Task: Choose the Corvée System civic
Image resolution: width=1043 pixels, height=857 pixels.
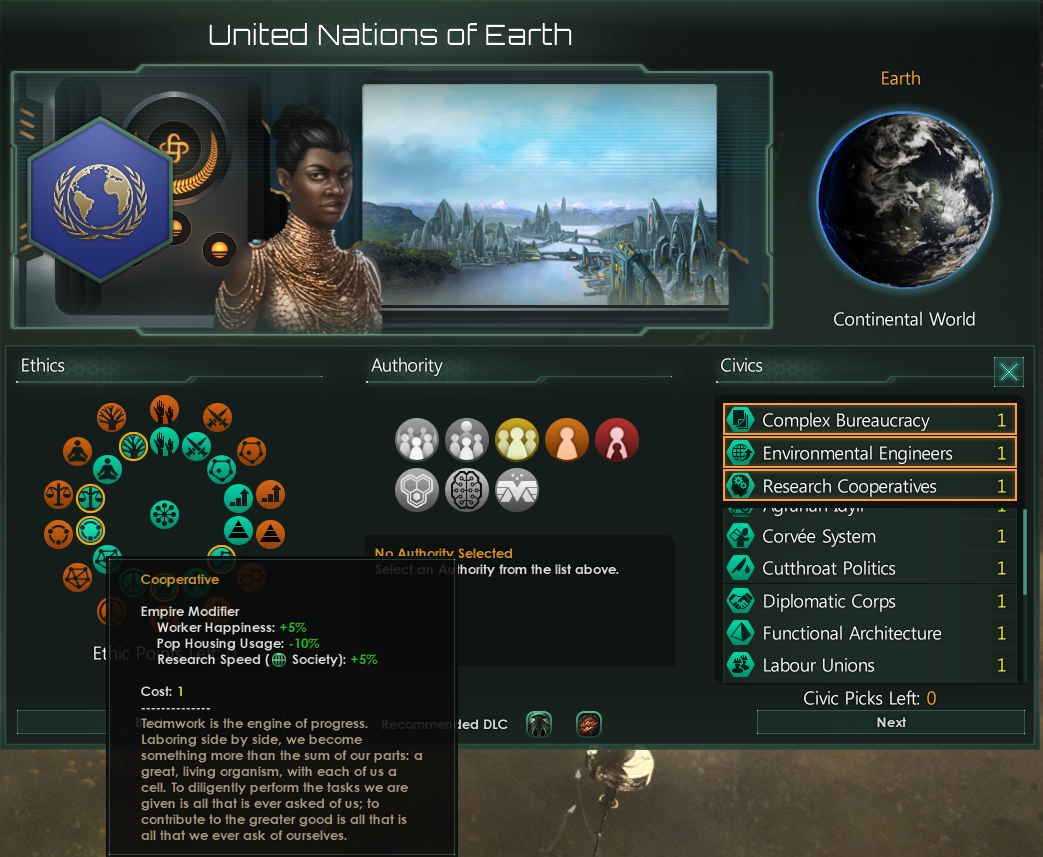Action: [x=869, y=537]
